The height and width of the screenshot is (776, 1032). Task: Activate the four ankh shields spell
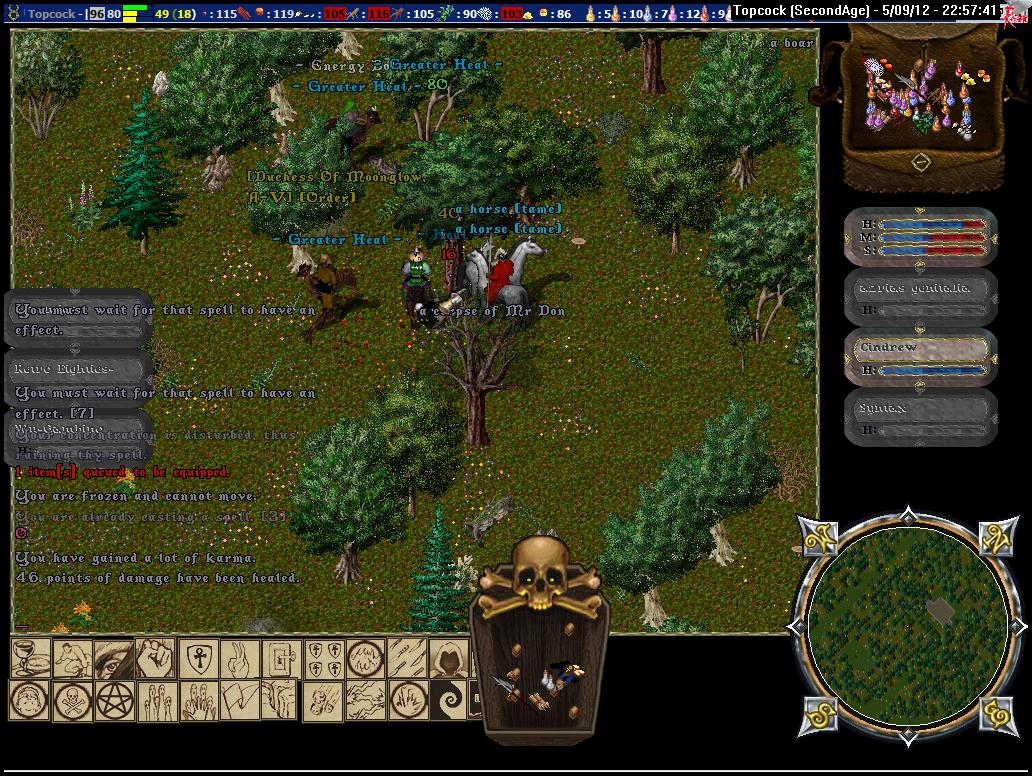point(323,658)
